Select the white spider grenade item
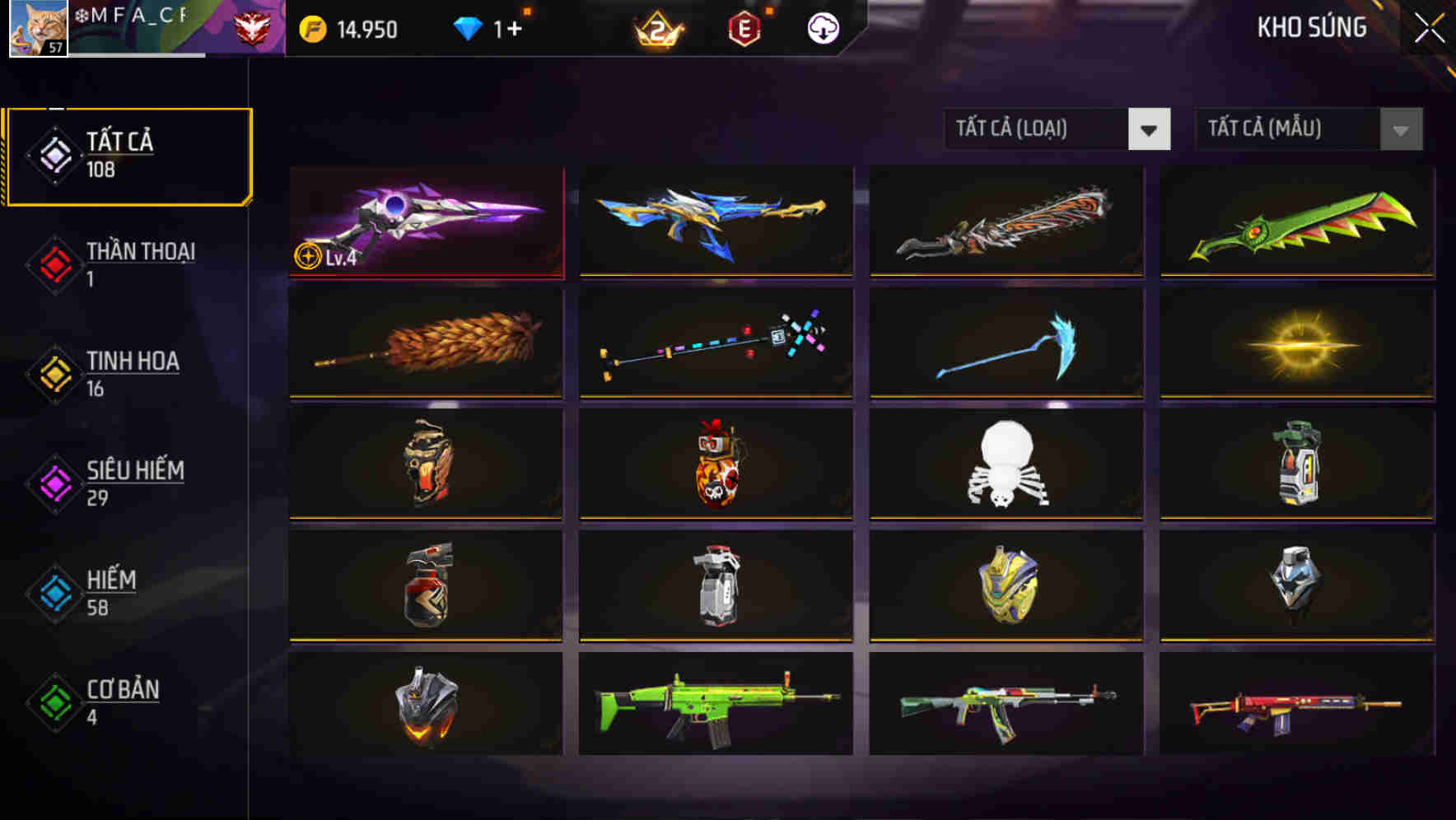The height and width of the screenshot is (820, 1456). tap(1005, 465)
